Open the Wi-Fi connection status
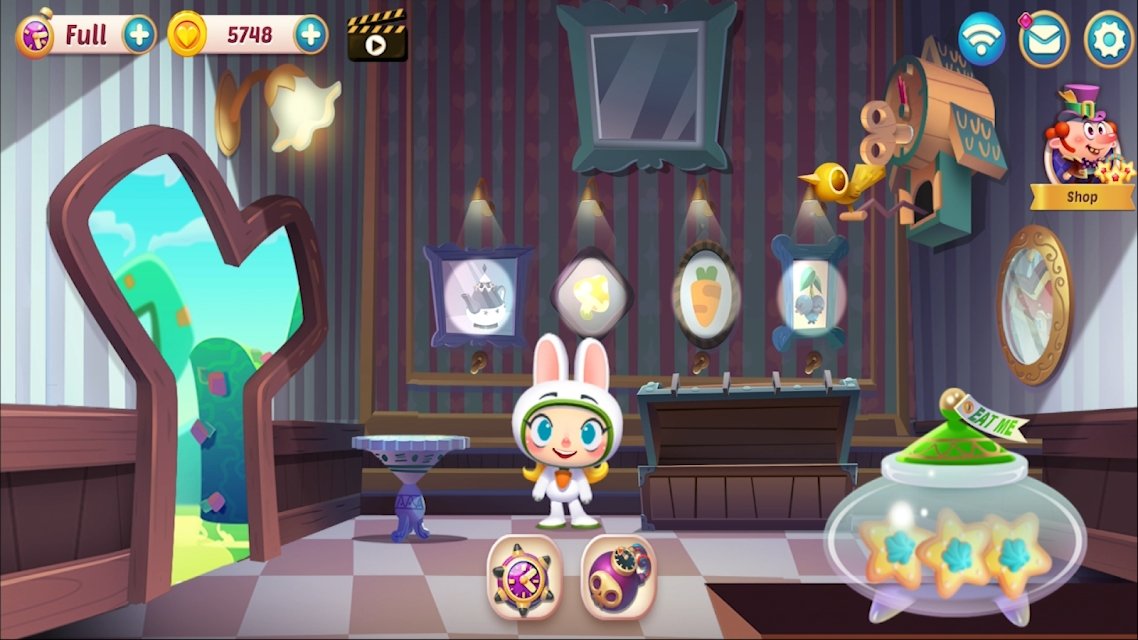The image size is (1138, 640). click(x=981, y=38)
